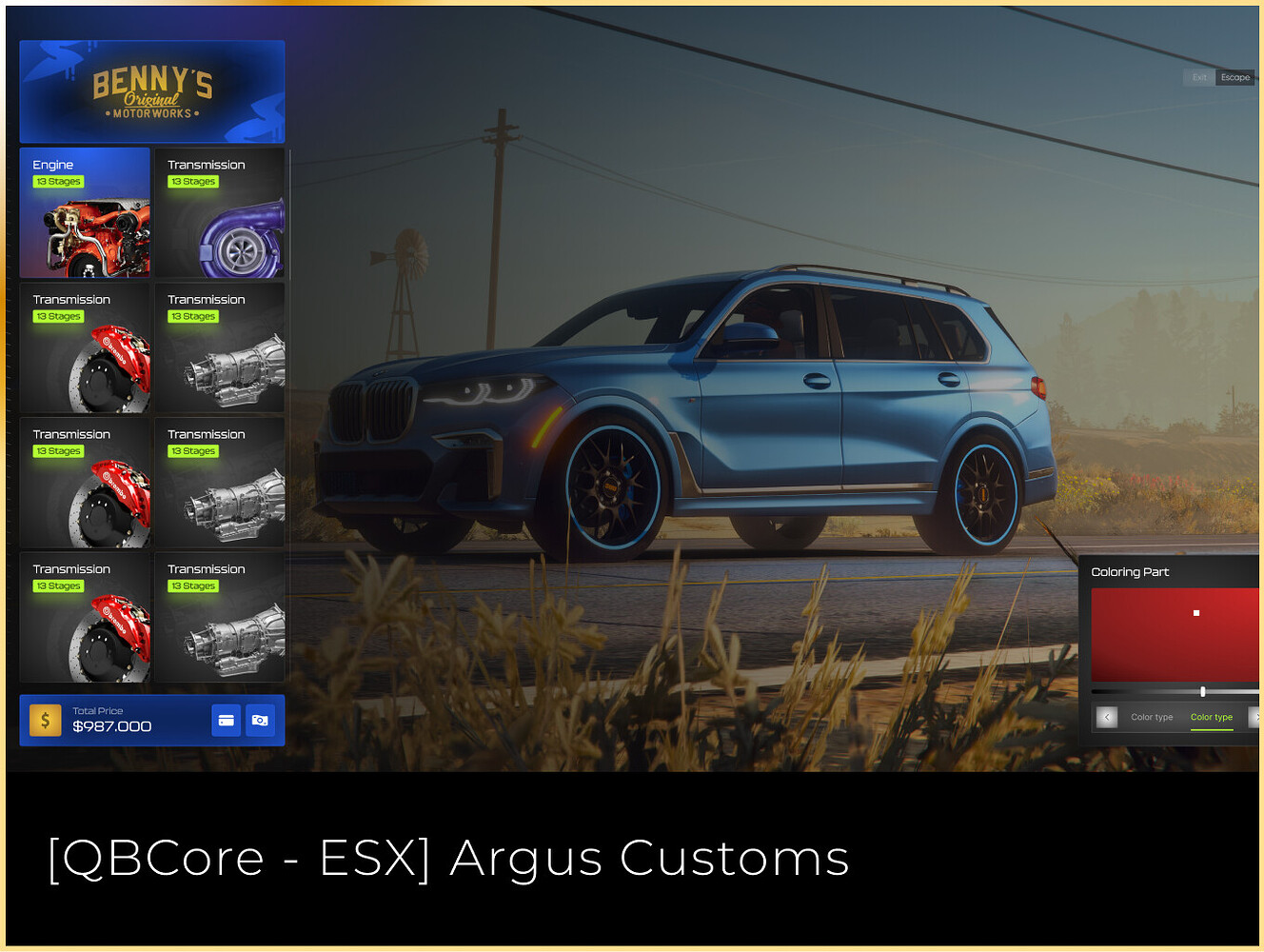Click the dollar sign icon beside Total Price

(44, 720)
